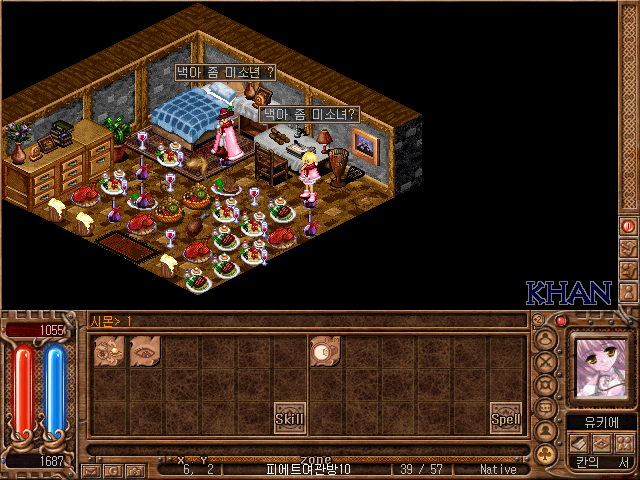
Task: Select the eye scroll hotbar slot
Action: click(x=146, y=351)
